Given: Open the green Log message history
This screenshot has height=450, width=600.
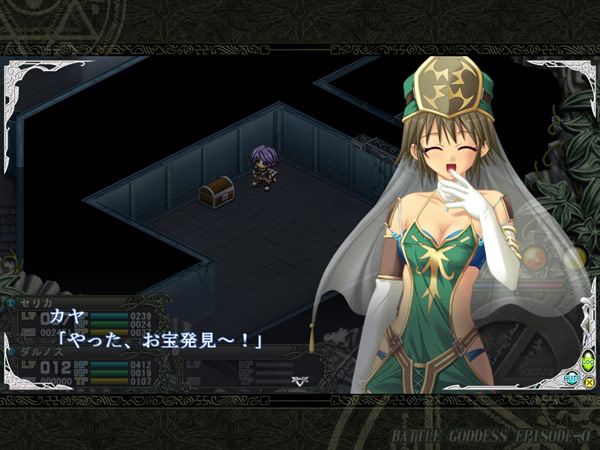Looking at the screenshot, I should tap(587, 363).
